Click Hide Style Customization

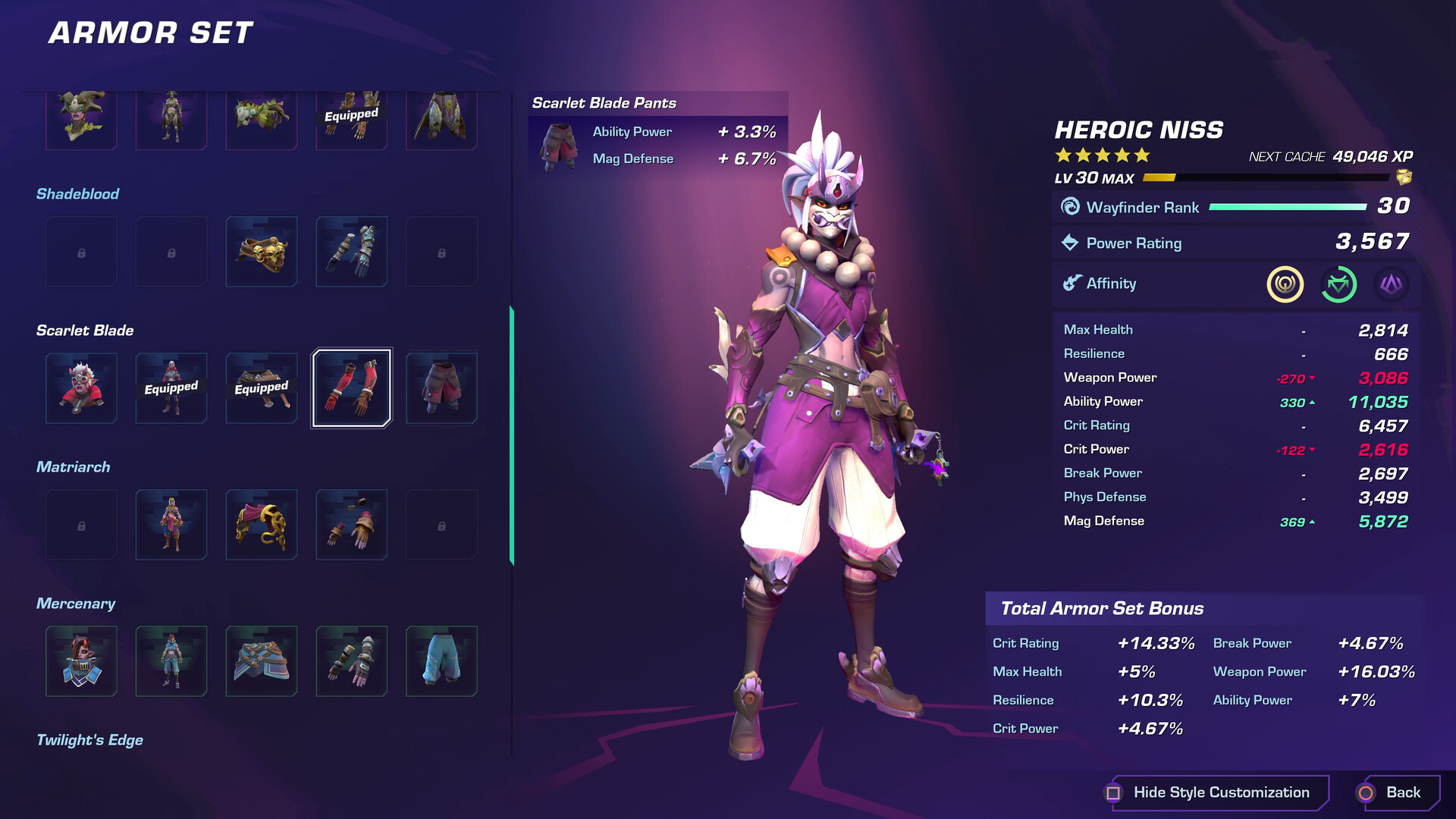[1219, 792]
